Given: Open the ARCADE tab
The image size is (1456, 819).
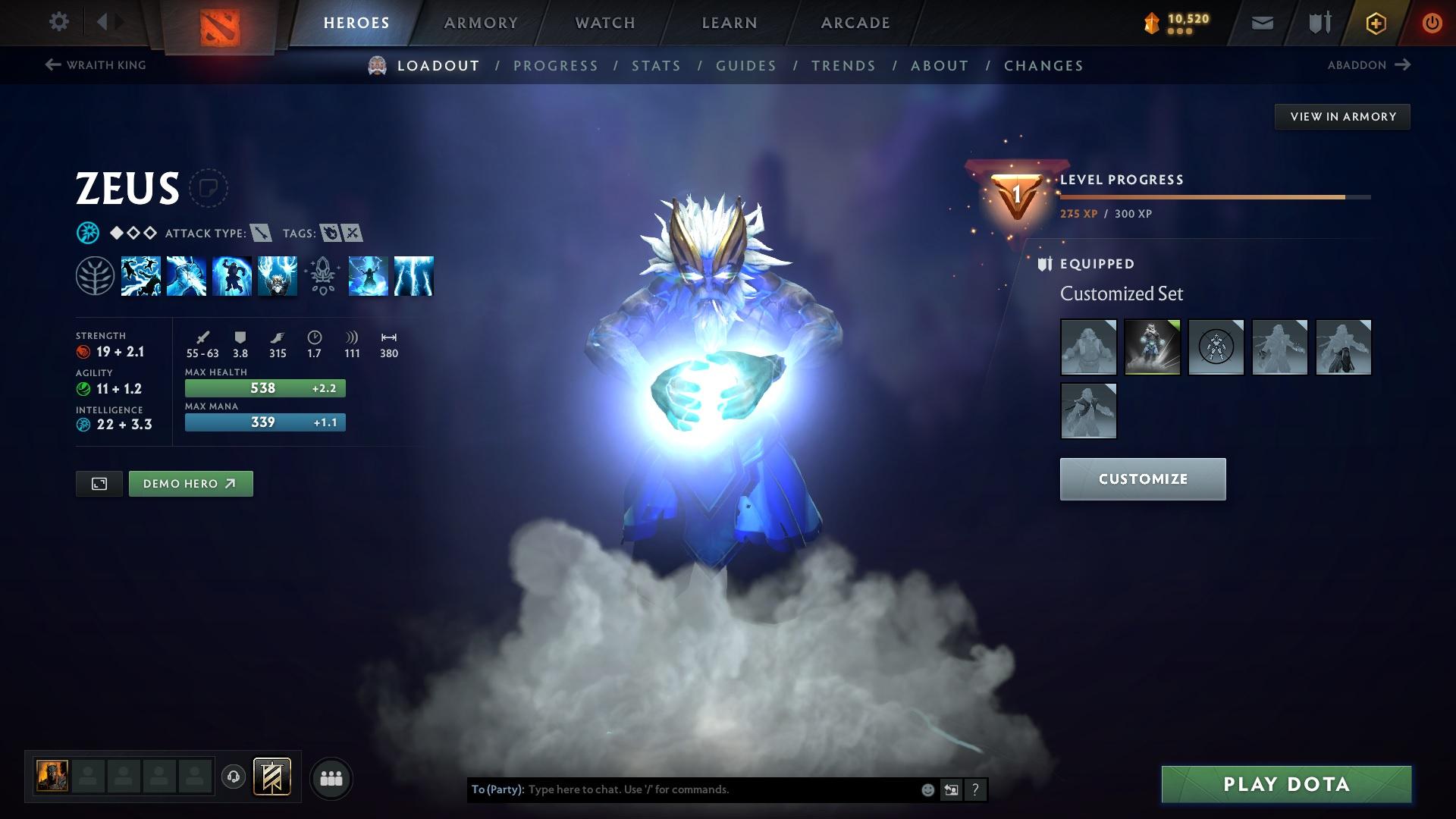Looking at the screenshot, I should click(855, 22).
